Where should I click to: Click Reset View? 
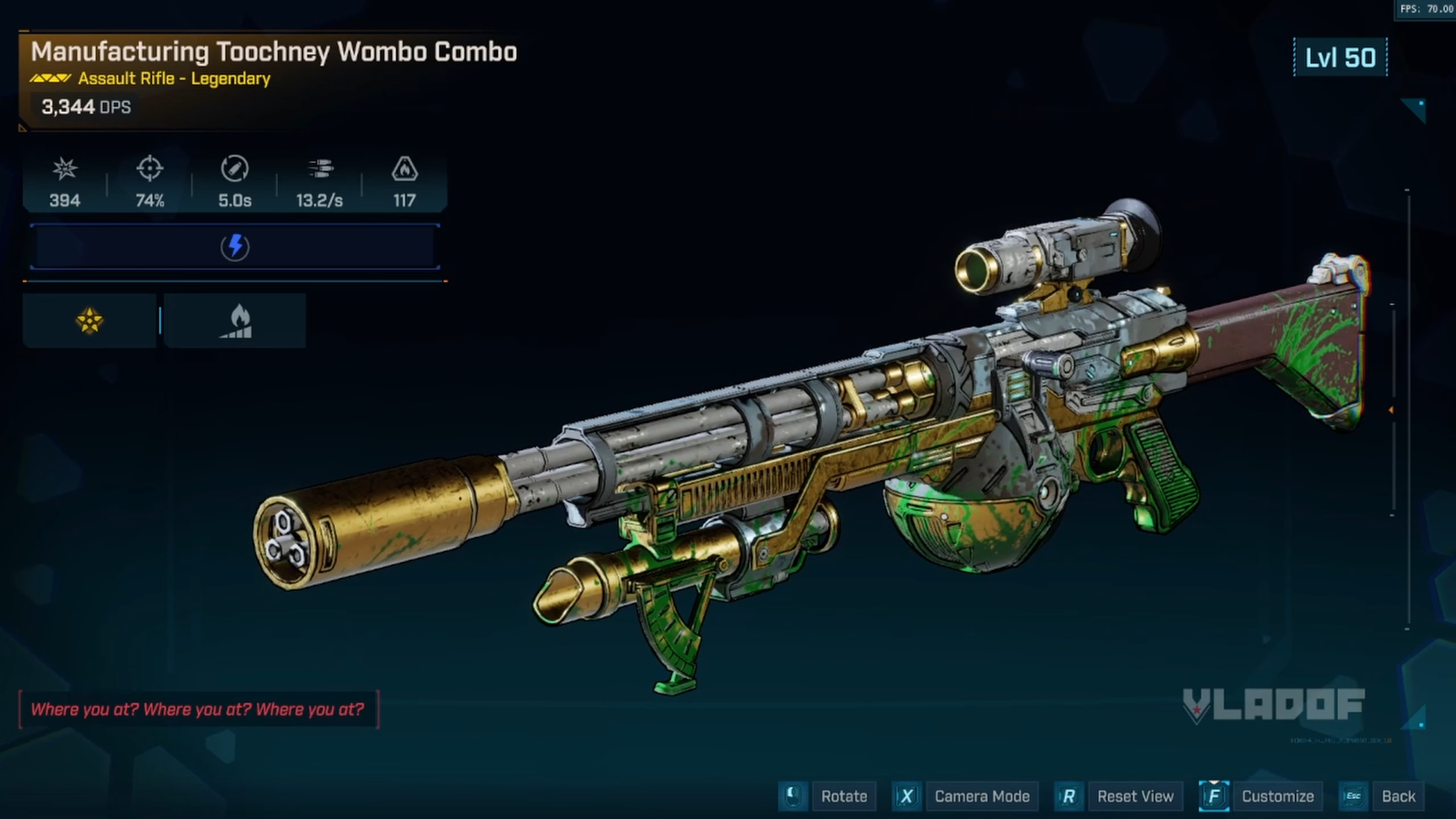point(1136,796)
